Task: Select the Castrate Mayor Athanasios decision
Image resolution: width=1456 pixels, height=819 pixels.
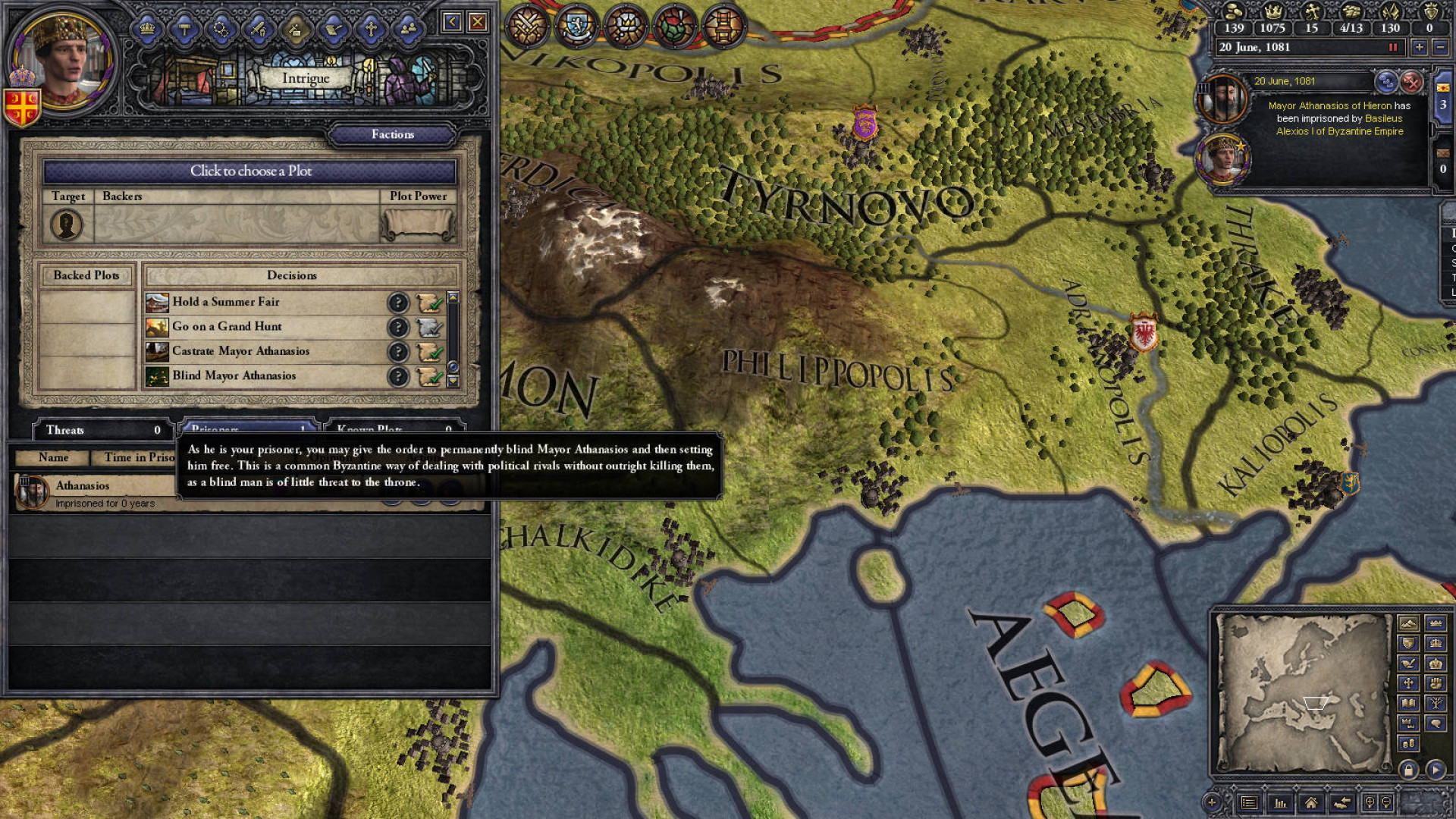Action: pos(240,351)
